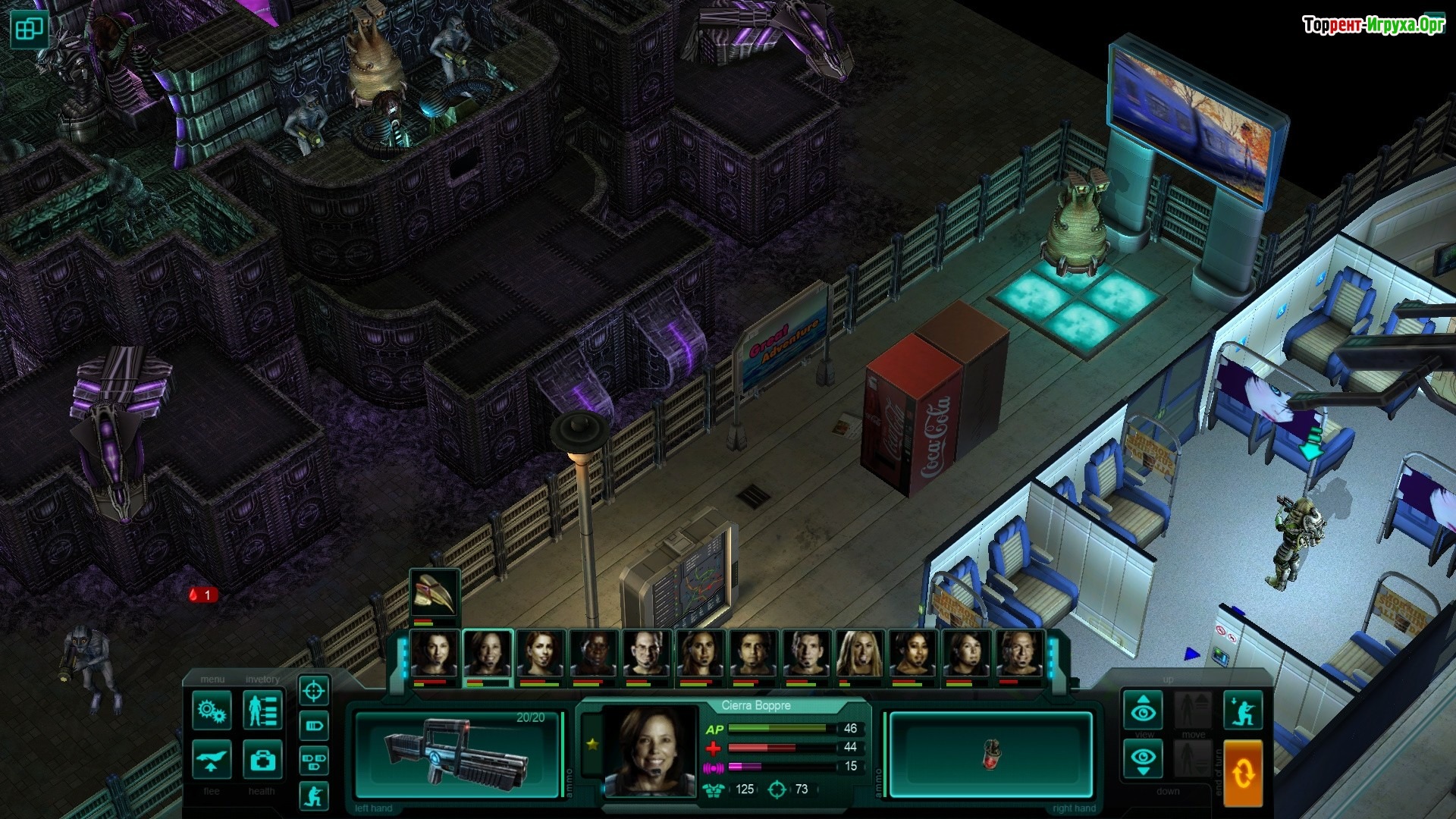Move the view down one level
This screenshot has height=819, width=1456.
[x=1144, y=758]
